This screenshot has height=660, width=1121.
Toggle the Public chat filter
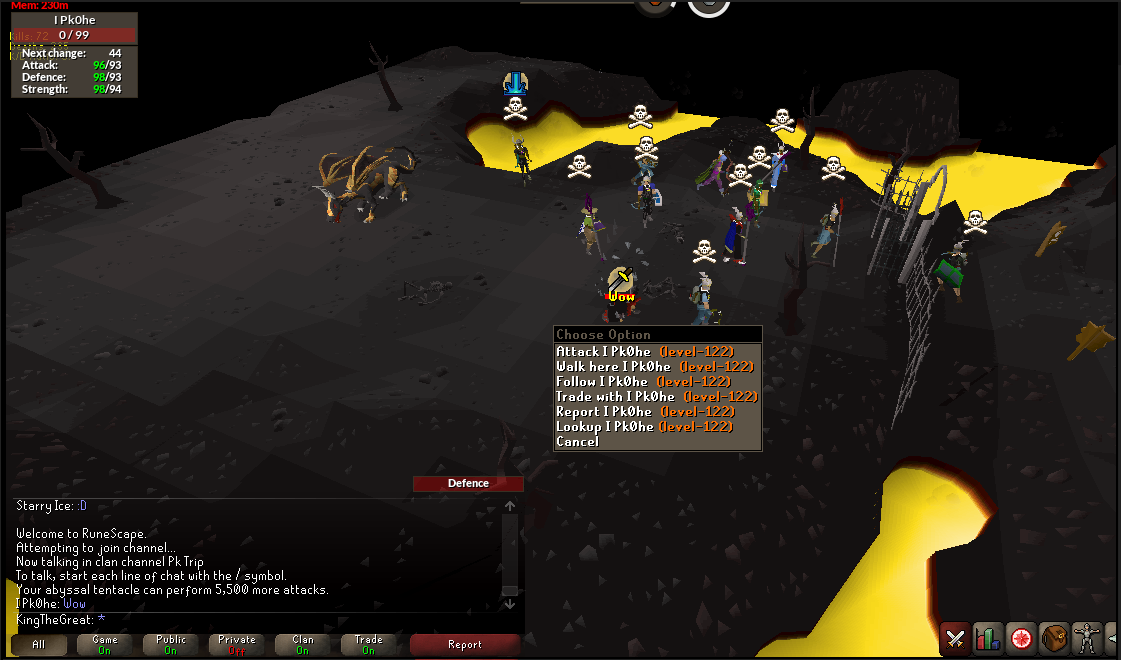click(171, 645)
